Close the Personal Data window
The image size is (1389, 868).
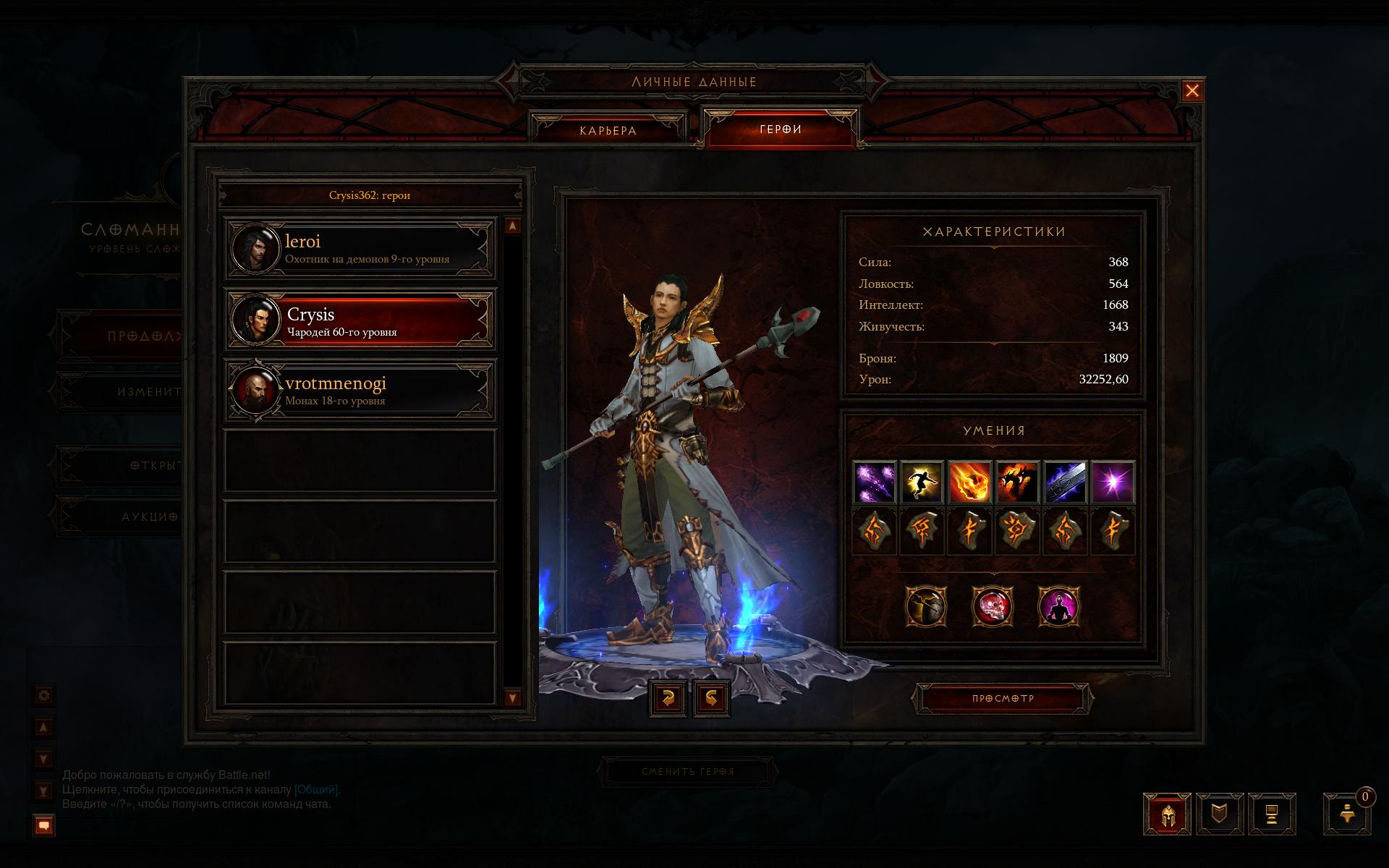(x=1192, y=91)
